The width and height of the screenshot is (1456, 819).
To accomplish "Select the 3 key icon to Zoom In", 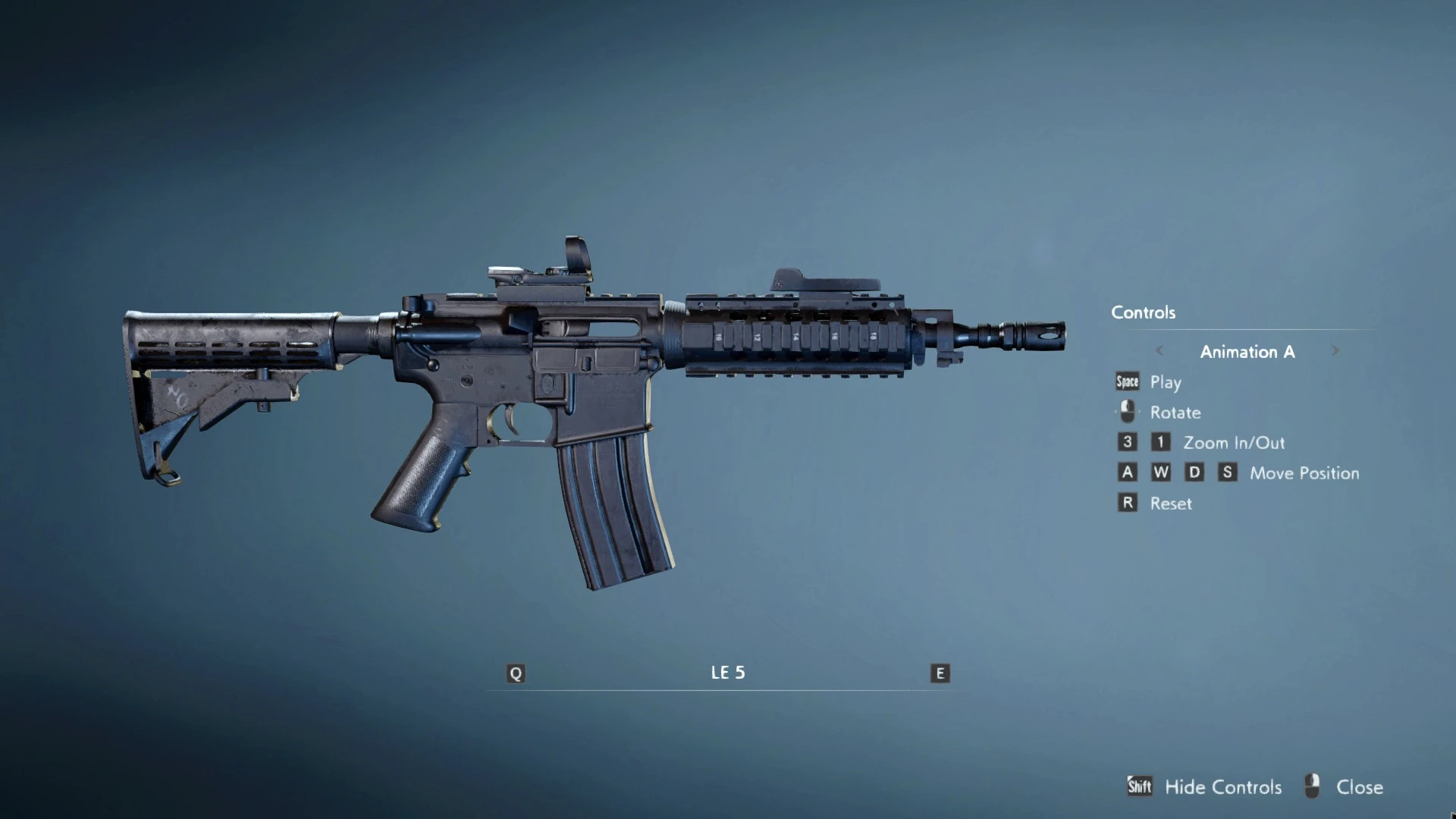I will (x=1127, y=442).
